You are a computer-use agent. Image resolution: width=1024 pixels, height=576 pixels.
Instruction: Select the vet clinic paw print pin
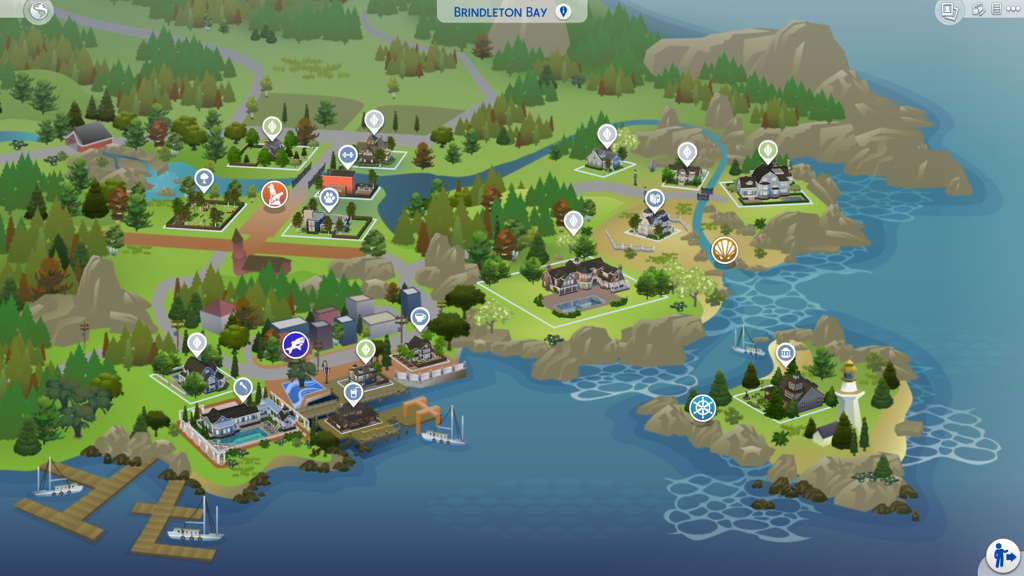[329, 198]
